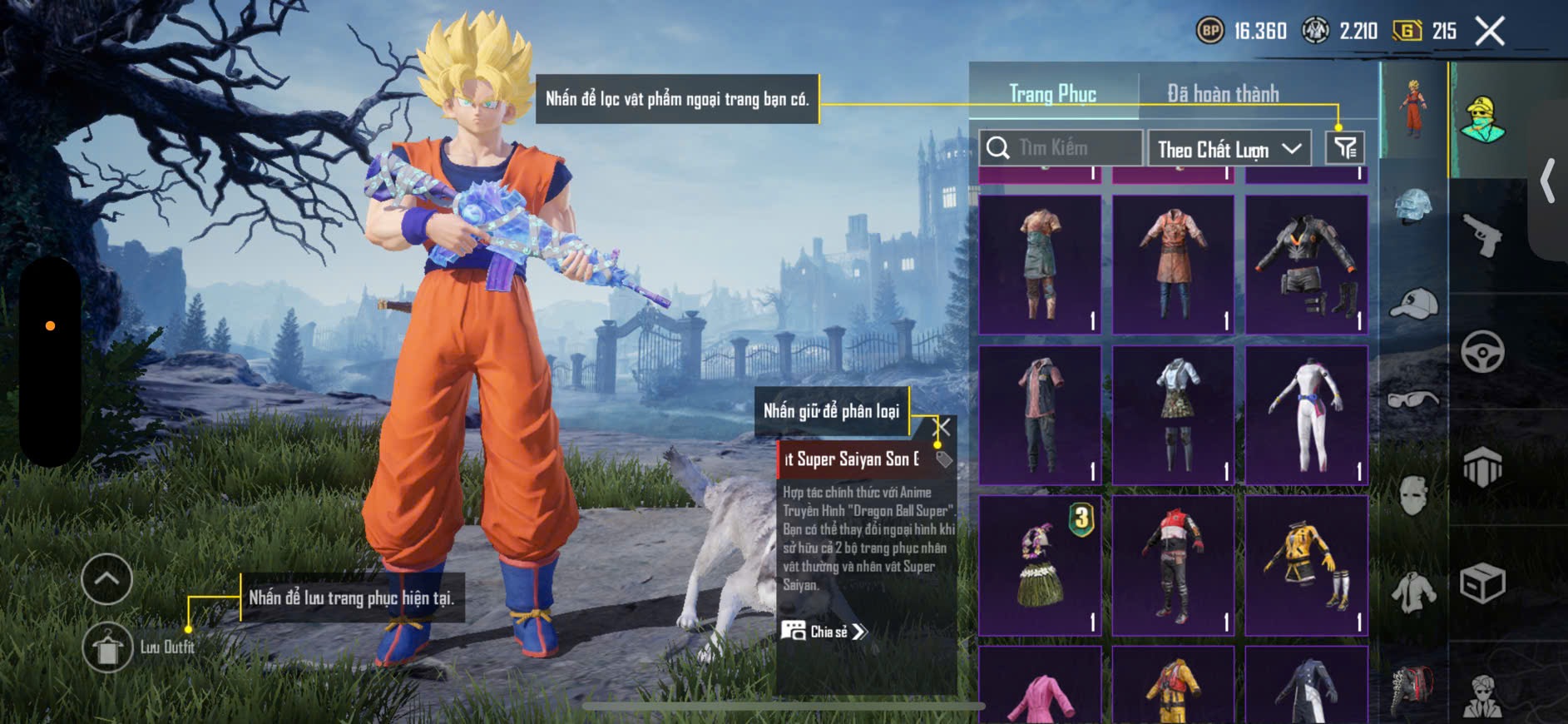Open the vehicle steering wheel section

(1482, 351)
